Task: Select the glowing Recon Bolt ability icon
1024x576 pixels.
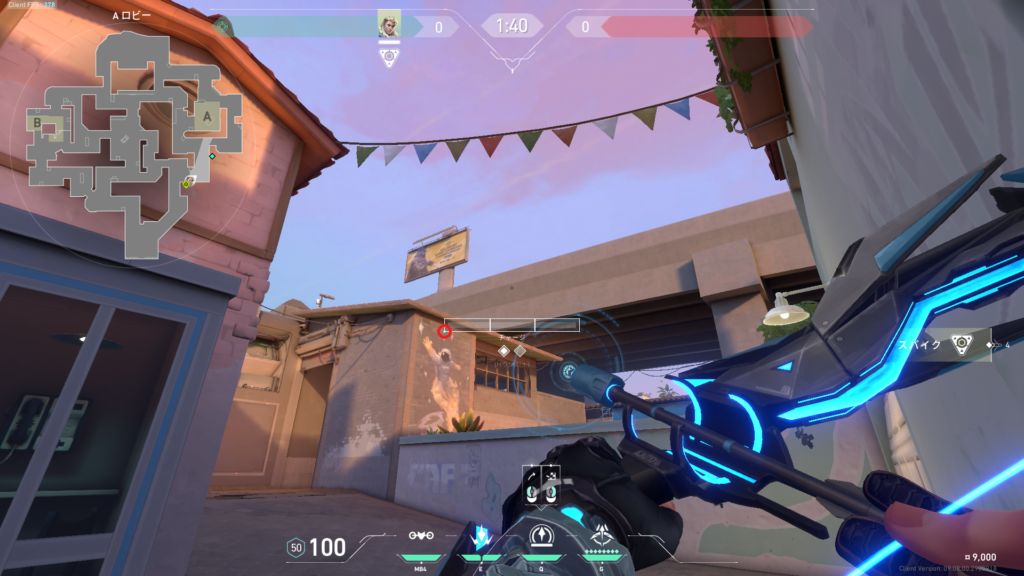Action: tap(480, 538)
